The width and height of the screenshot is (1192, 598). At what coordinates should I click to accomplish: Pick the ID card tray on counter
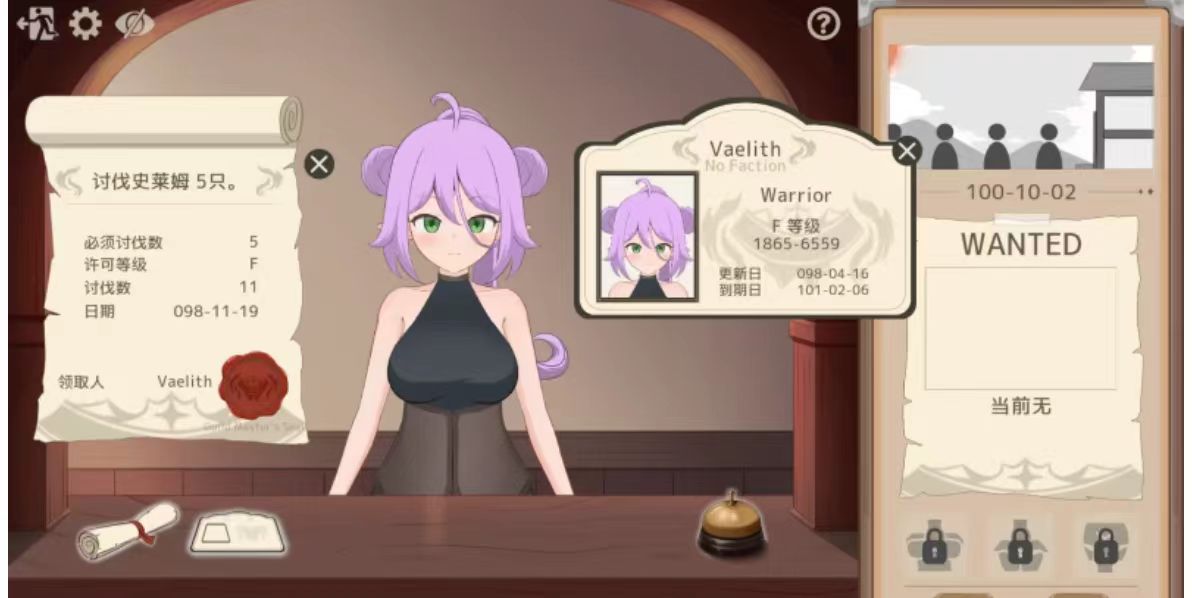(238, 533)
